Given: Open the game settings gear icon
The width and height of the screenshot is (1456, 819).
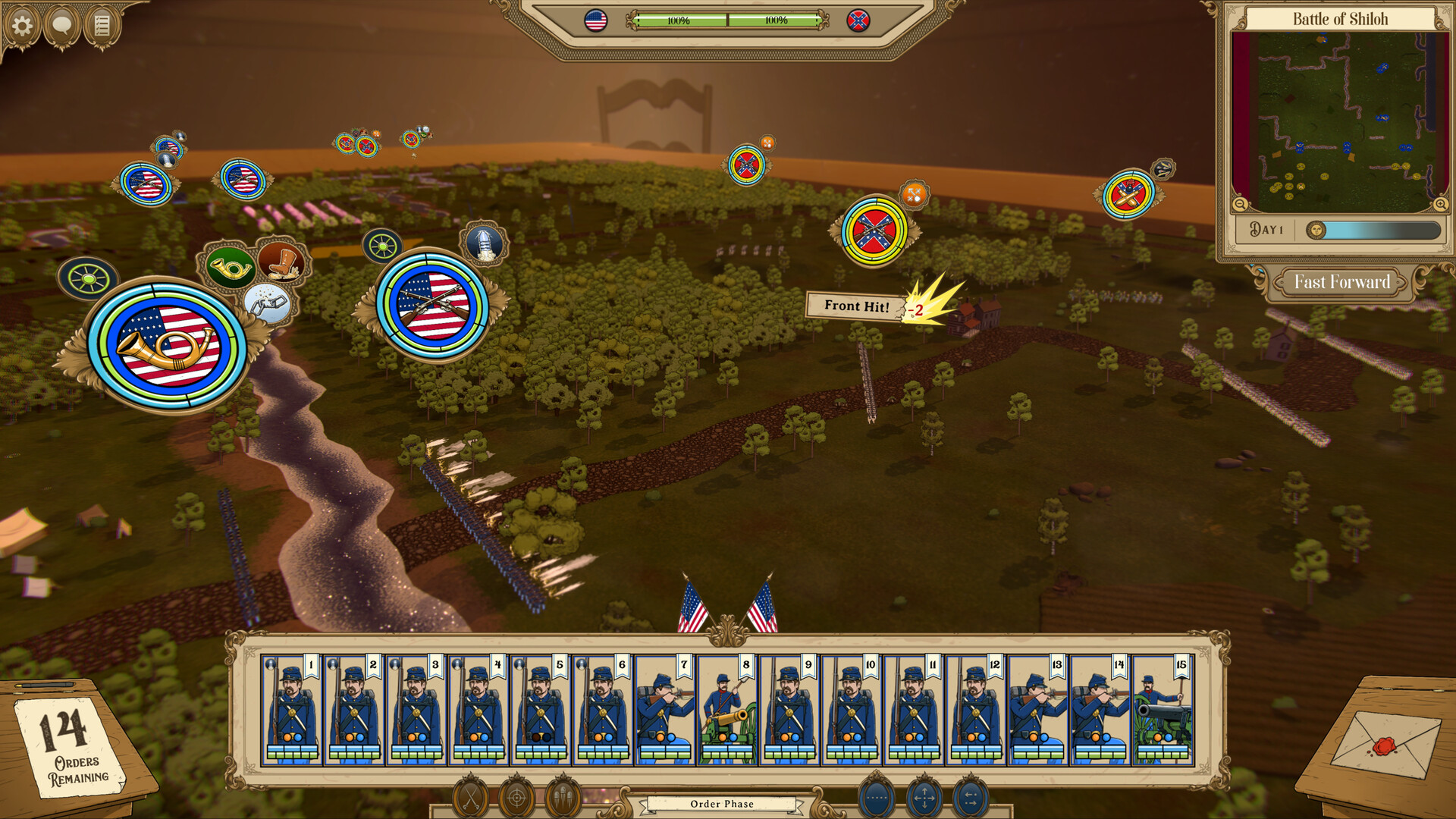Looking at the screenshot, I should pyautogui.click(x=23, y=24).
